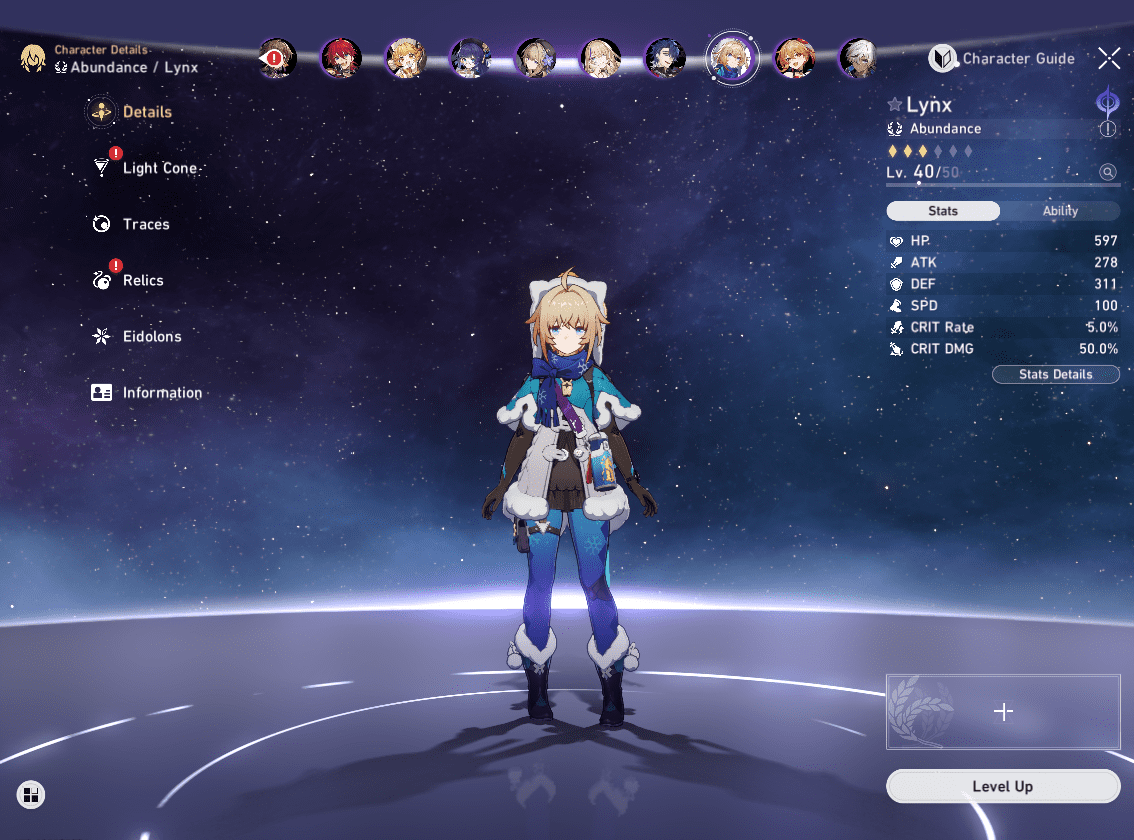Open Stats Details
The image size is (1134, 840).
click(1055, 374)
